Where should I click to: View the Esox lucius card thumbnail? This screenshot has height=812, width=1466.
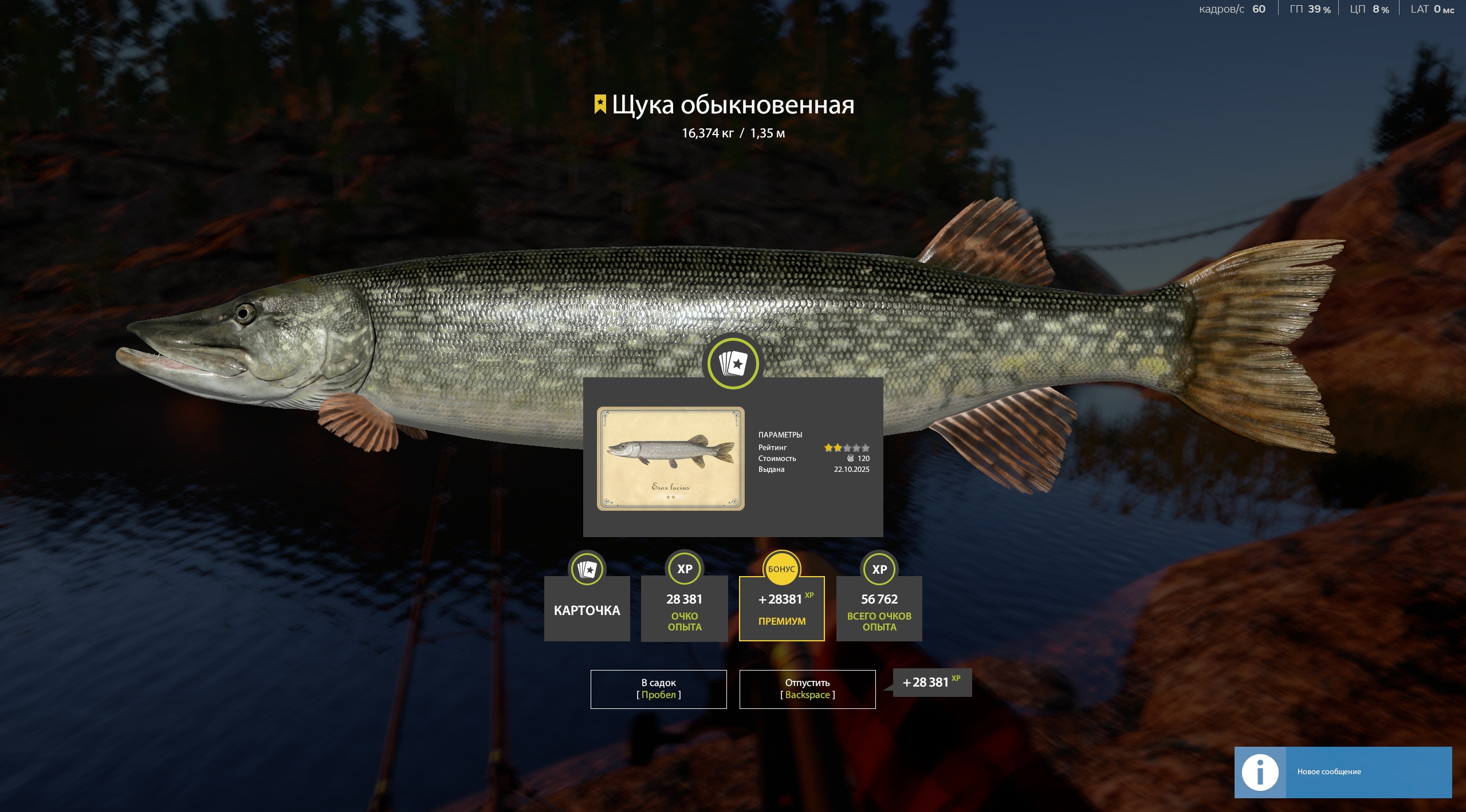[670, 458]
